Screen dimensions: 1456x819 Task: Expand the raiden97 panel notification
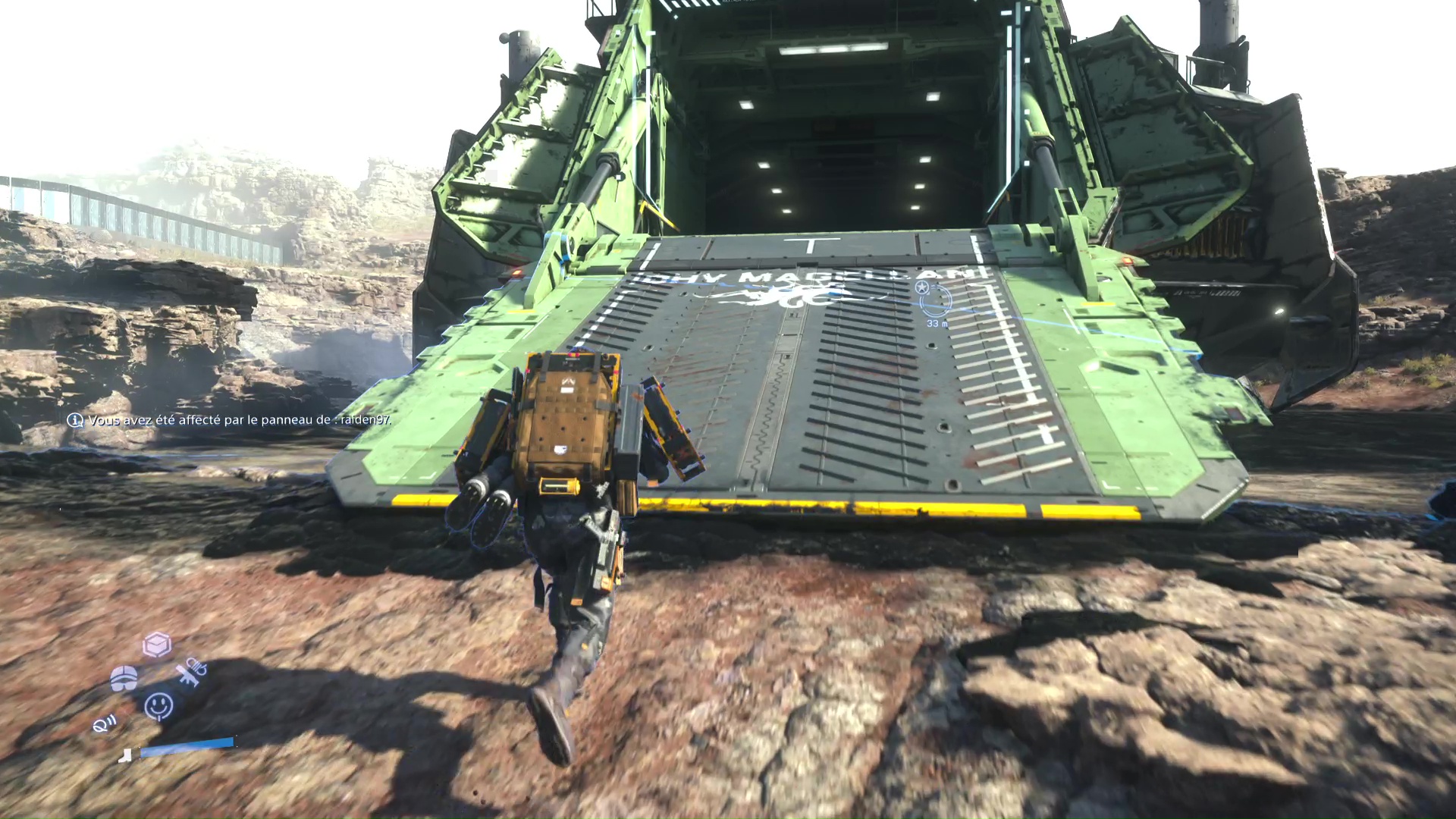click(x=235, y=422)
